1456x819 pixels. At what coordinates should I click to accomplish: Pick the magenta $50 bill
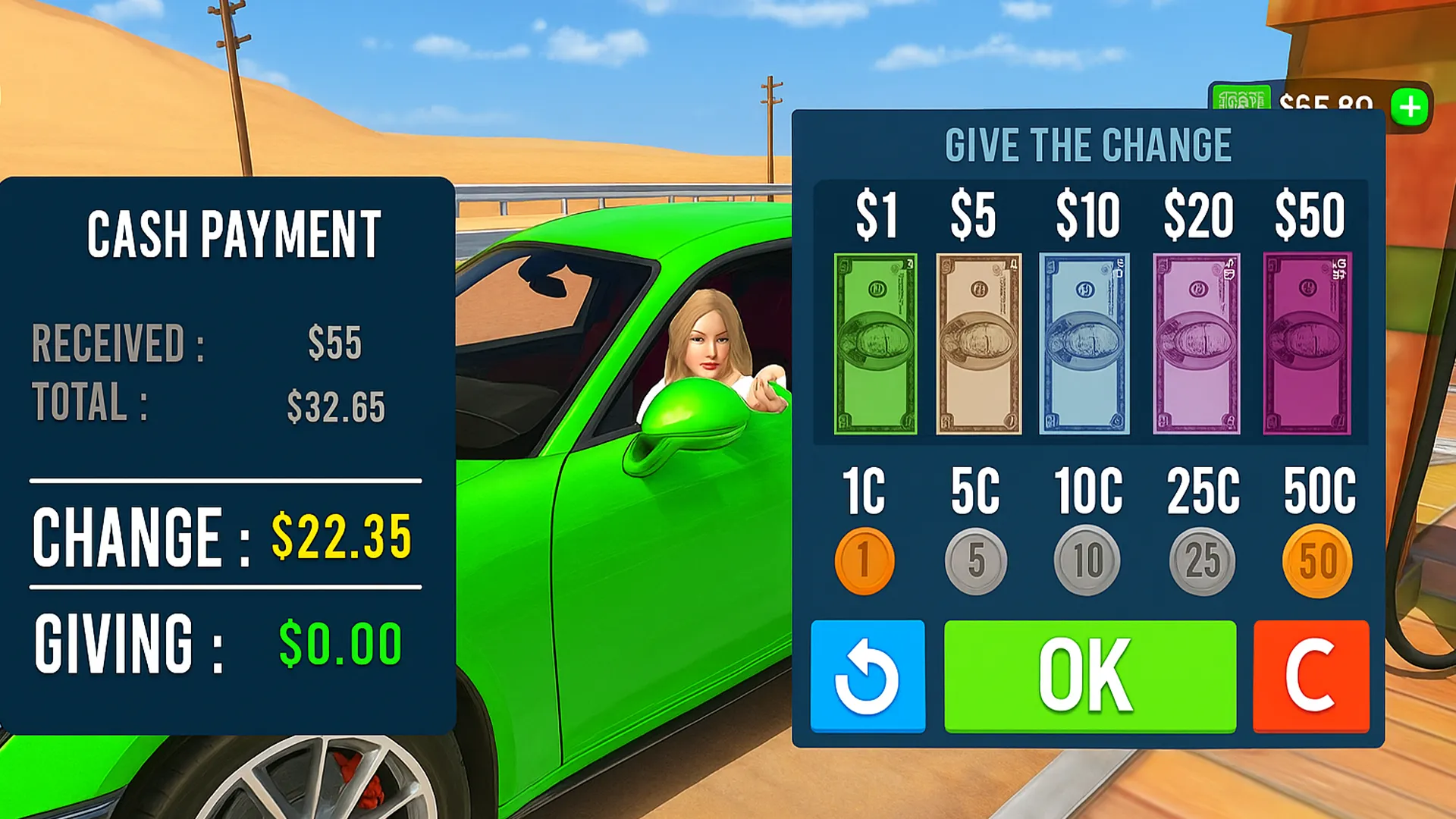(1307, 344)
